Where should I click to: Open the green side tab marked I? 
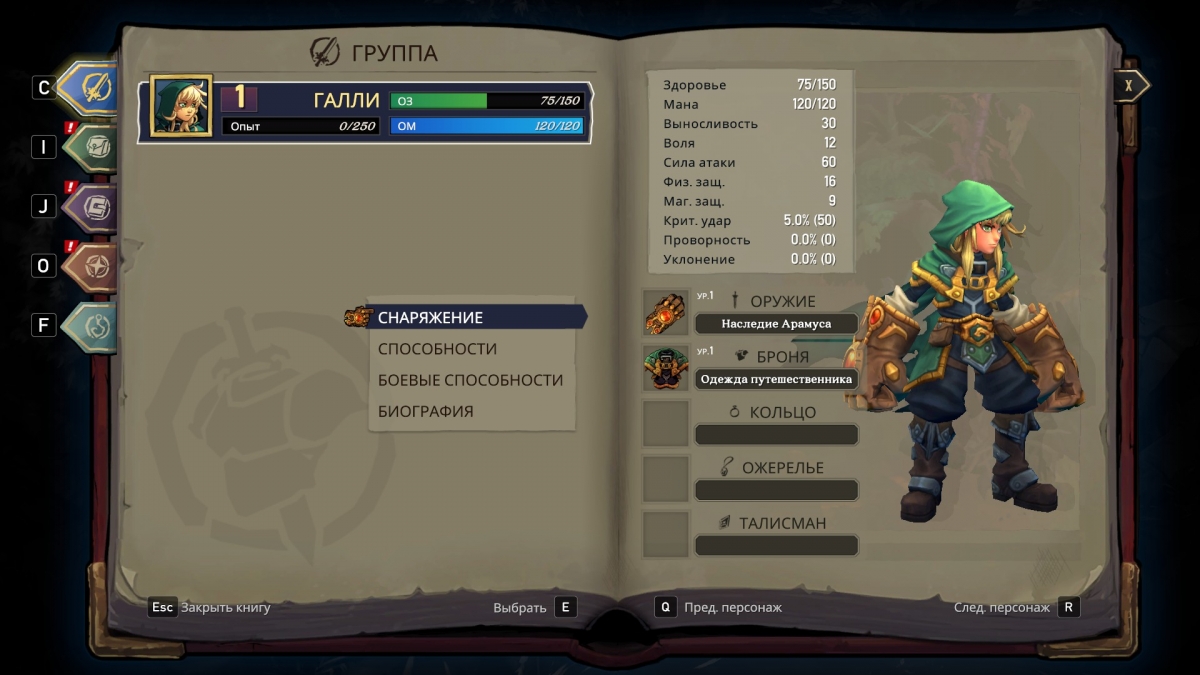pos(90,147)
